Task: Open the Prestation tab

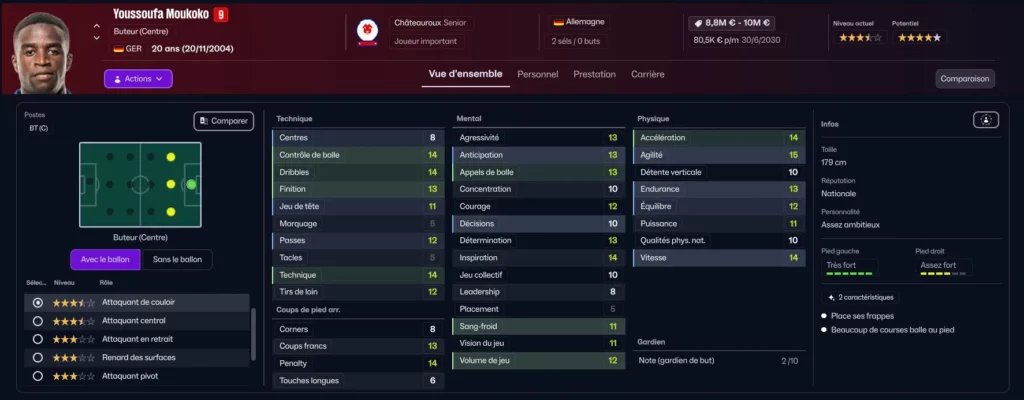Action: [x=594, y=74]
